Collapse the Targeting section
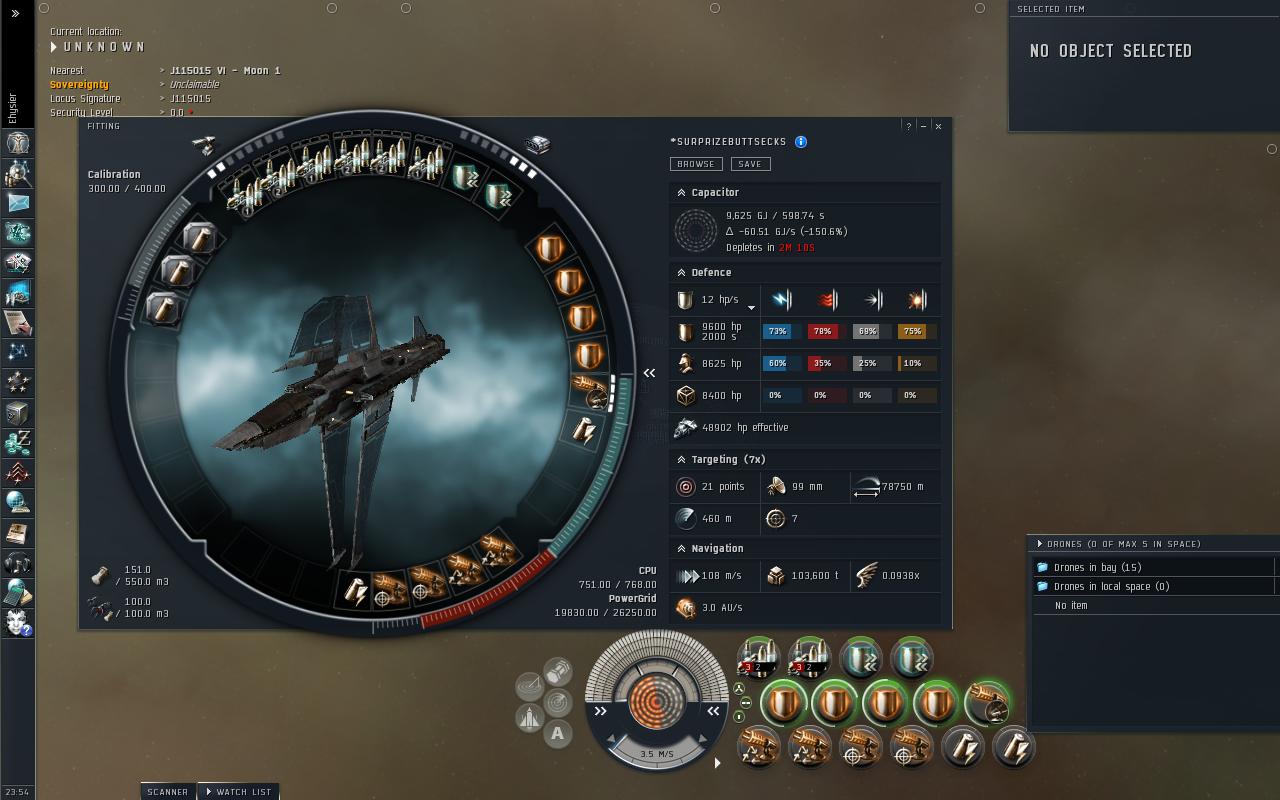 (682, 459)
